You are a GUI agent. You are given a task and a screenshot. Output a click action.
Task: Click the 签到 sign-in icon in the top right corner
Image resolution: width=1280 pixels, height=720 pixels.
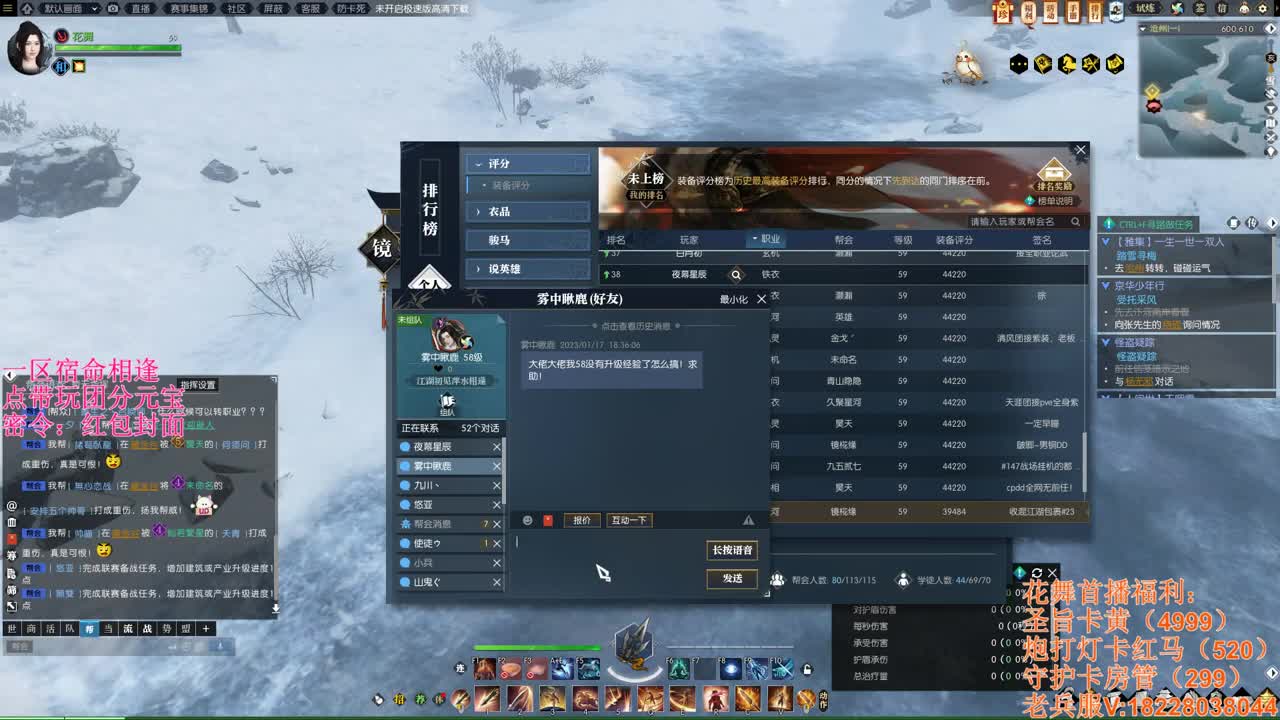coord(1201,9)
